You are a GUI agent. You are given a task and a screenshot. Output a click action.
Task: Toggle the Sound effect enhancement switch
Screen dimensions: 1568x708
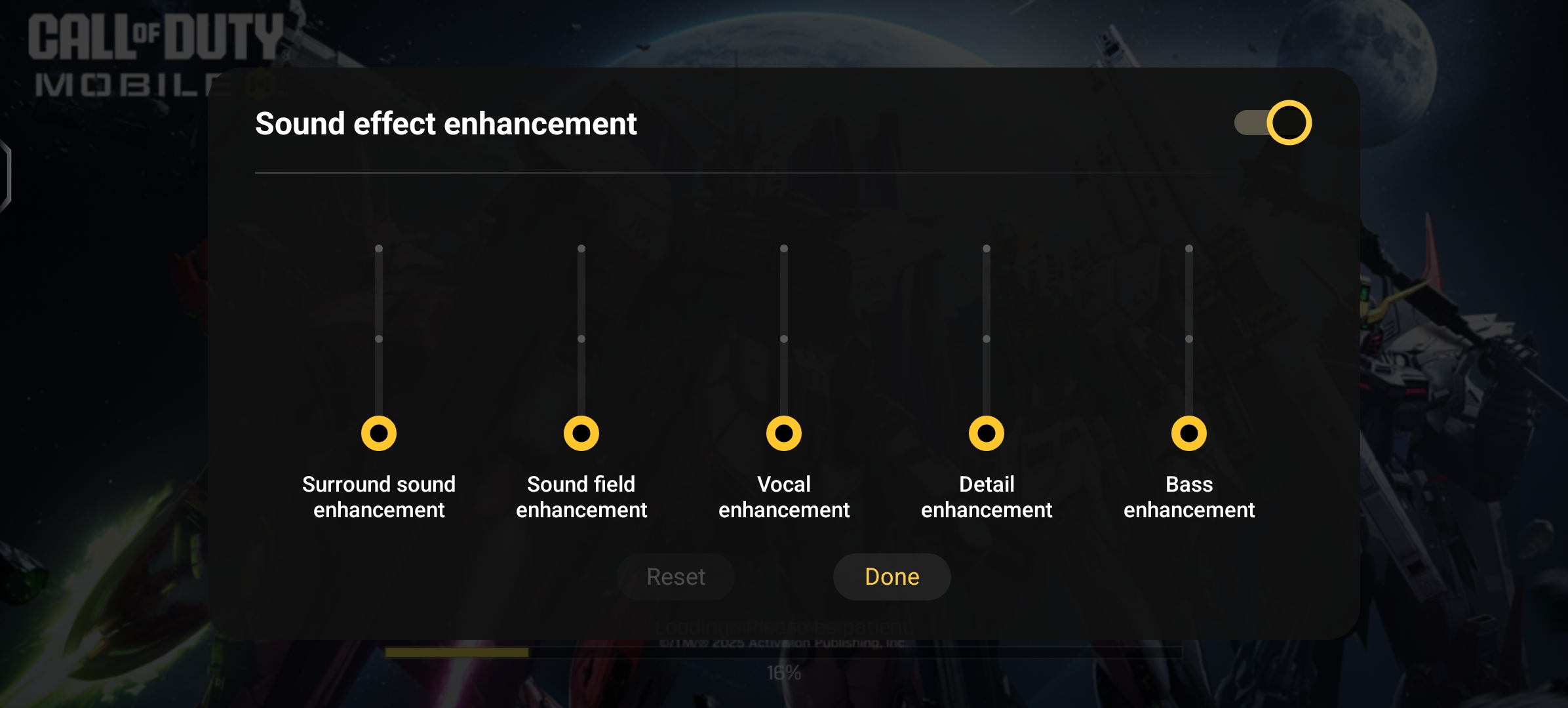[1273, 123]
